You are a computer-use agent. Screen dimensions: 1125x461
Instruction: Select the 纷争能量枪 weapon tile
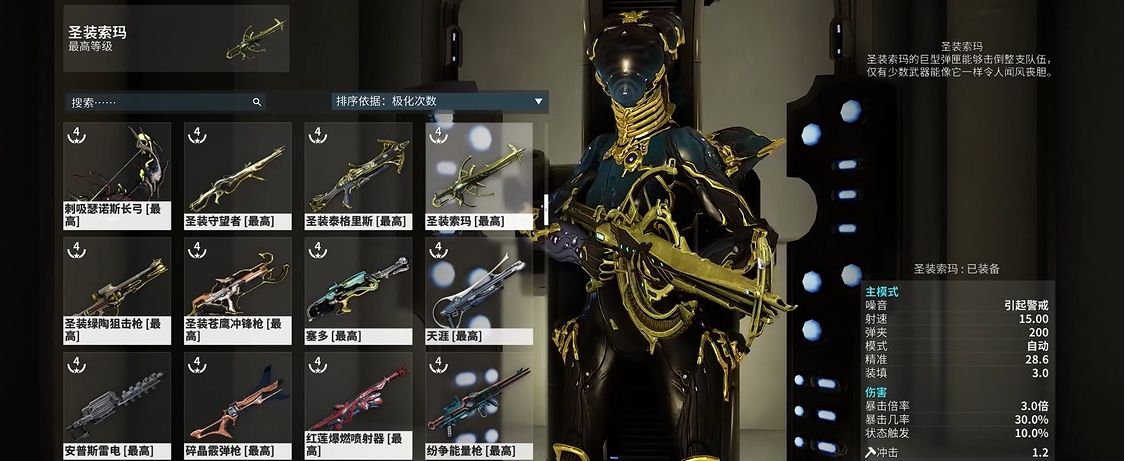click(x=479, y=402)
